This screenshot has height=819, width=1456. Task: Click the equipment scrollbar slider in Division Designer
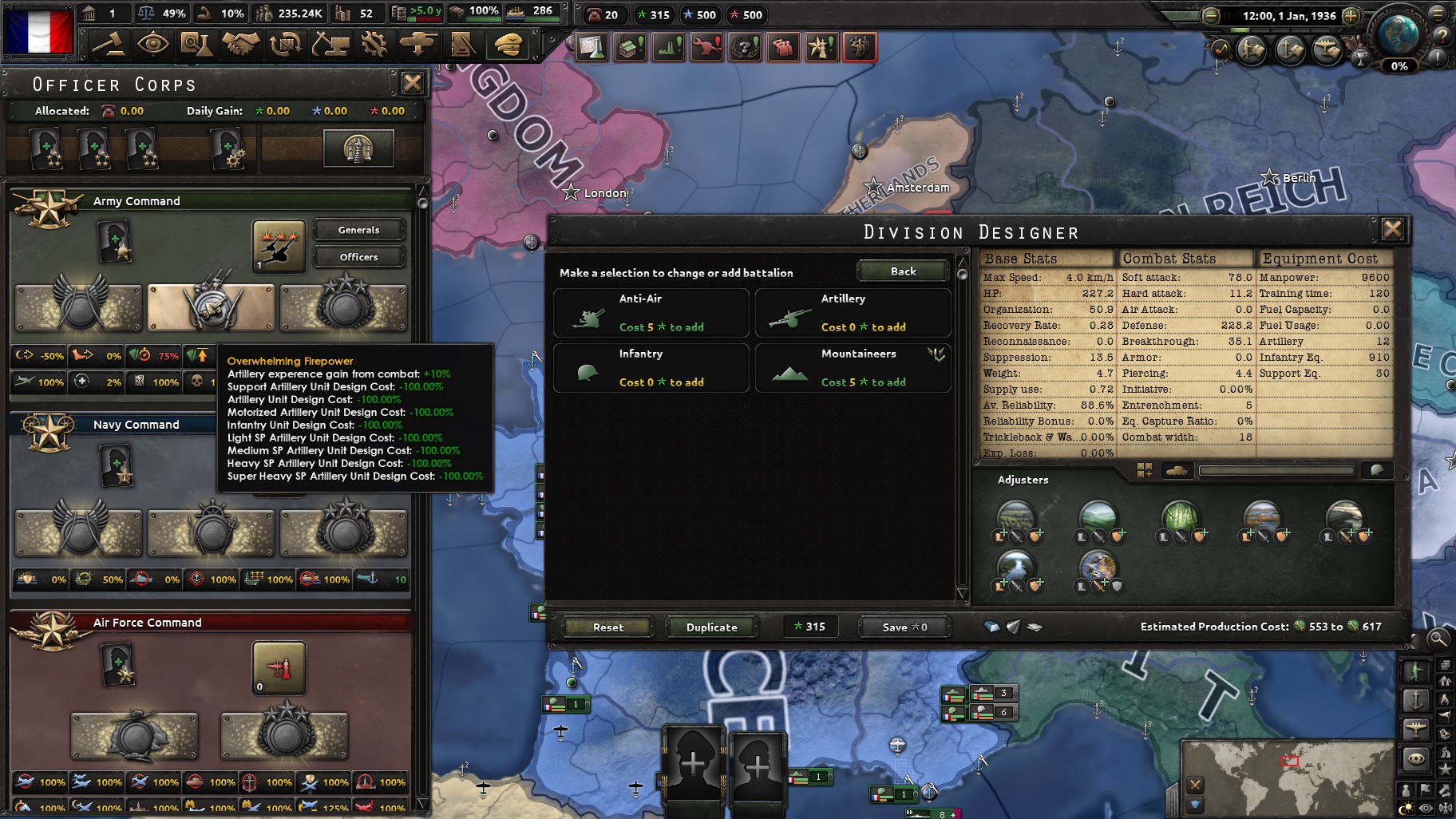tap(1277, 470)
